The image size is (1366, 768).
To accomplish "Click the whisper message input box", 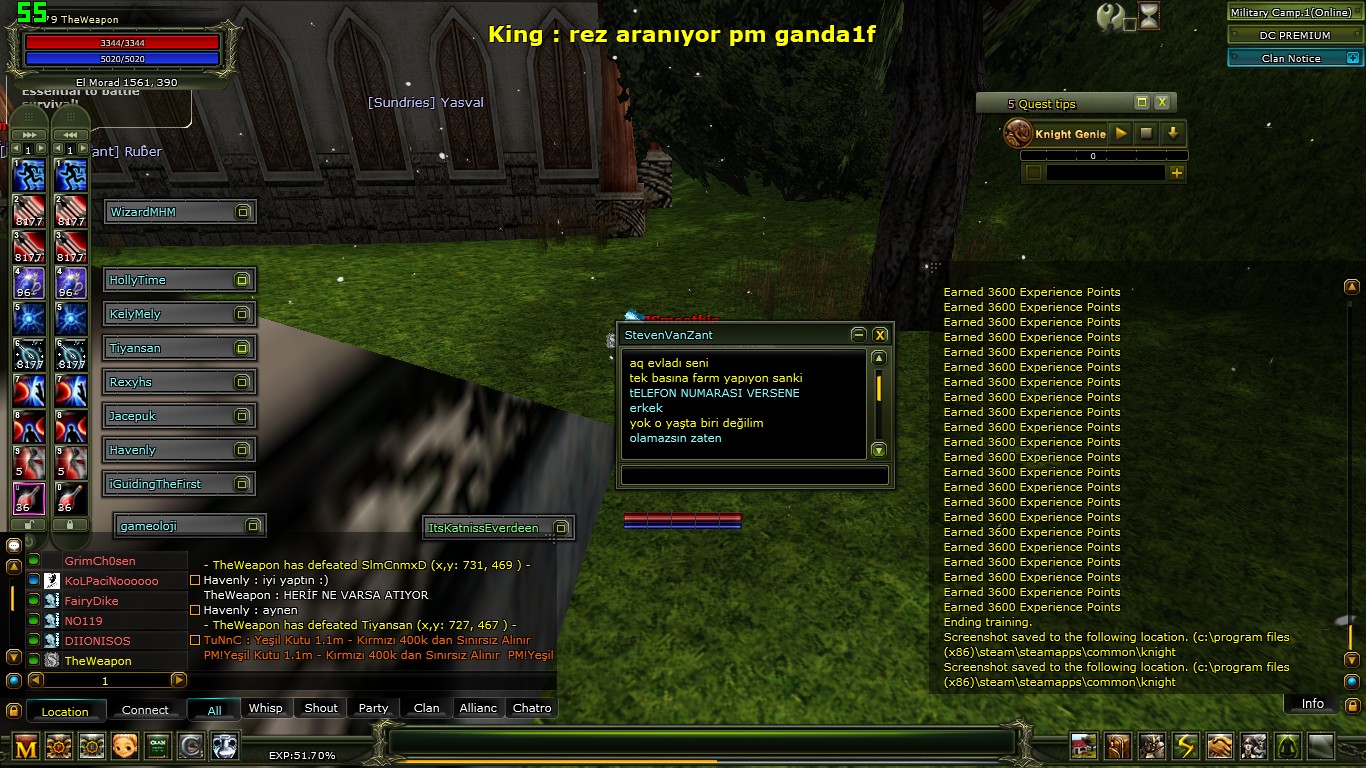I will tap(754, 475).
